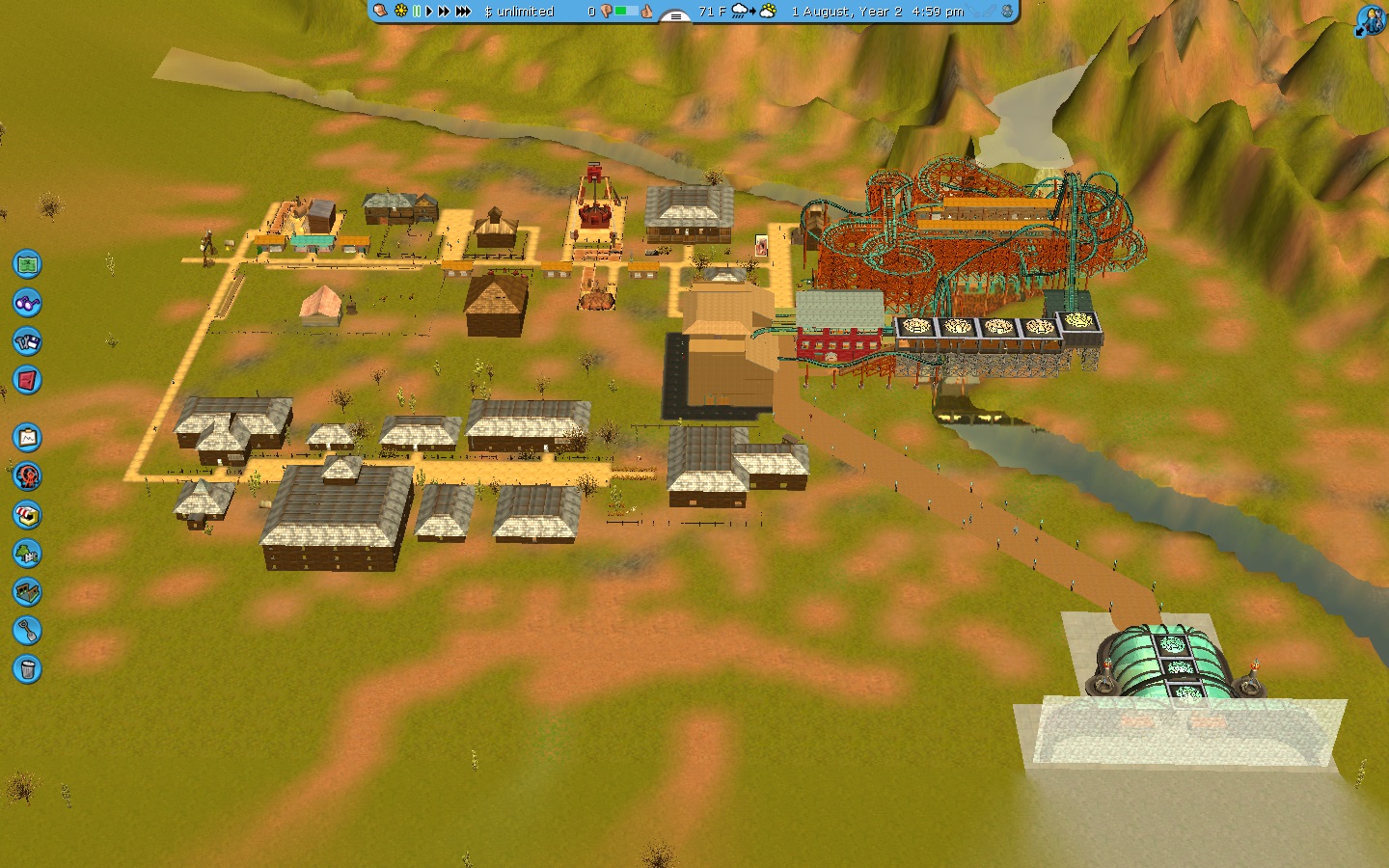The width and height of the screenshot is (1389, 868).
Task: Set game speed to triple fast-forward
Action: pos(463,12)
